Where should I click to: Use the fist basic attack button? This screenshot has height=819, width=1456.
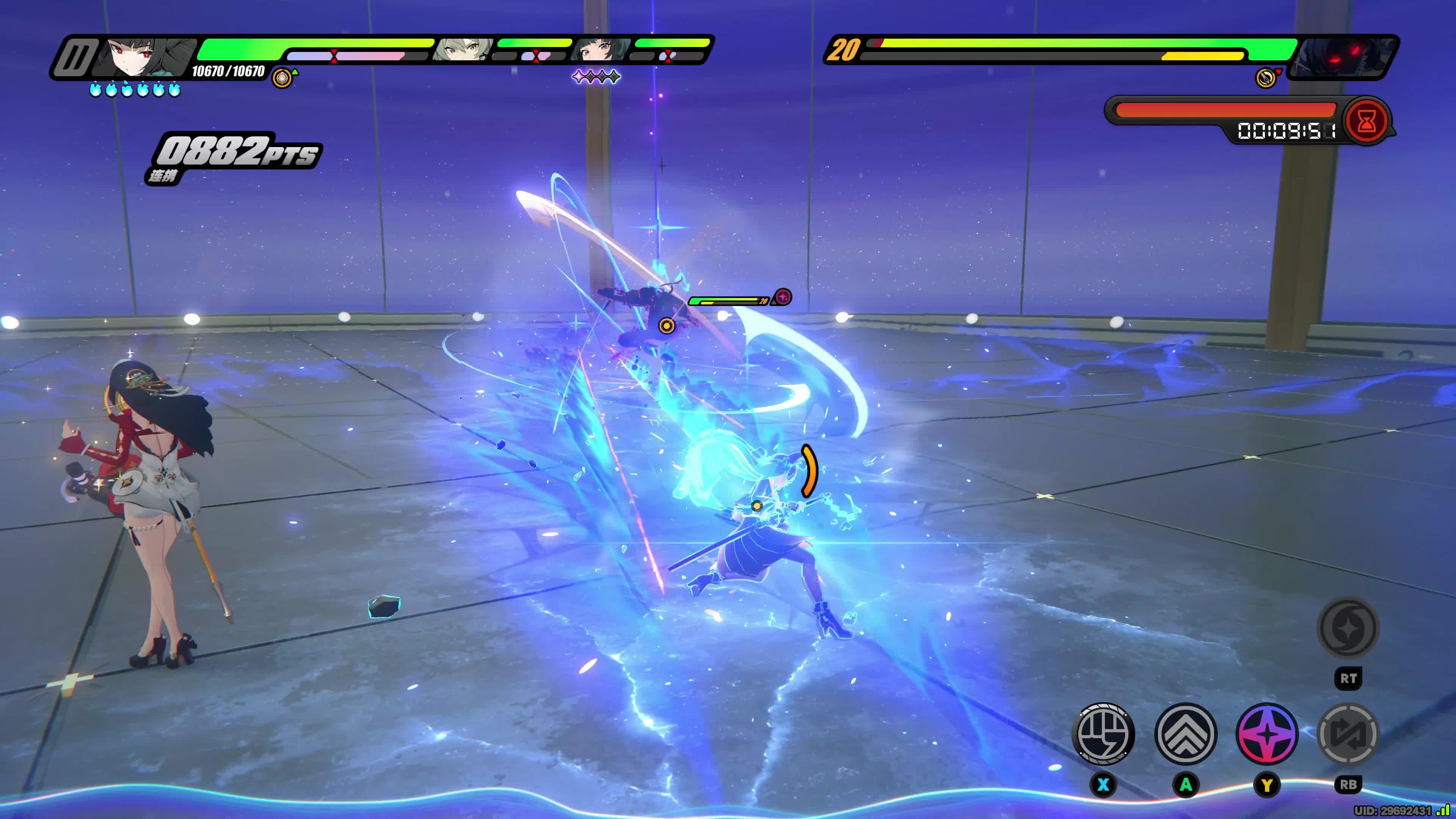click(1103, 734)
